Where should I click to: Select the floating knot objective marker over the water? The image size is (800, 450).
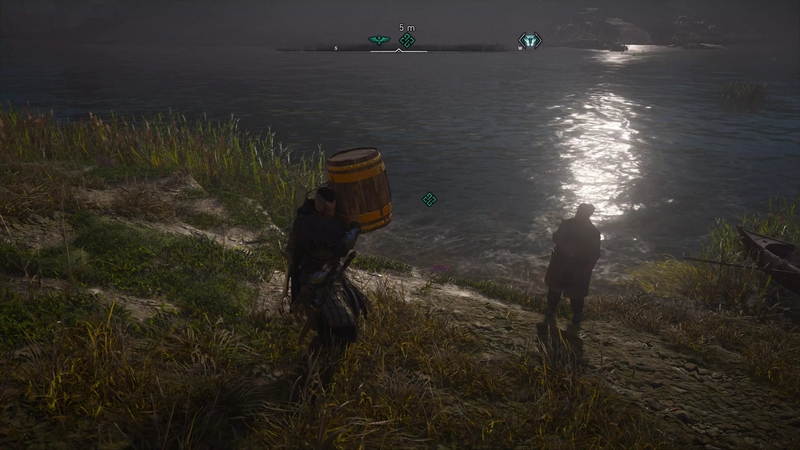[429, 199]
